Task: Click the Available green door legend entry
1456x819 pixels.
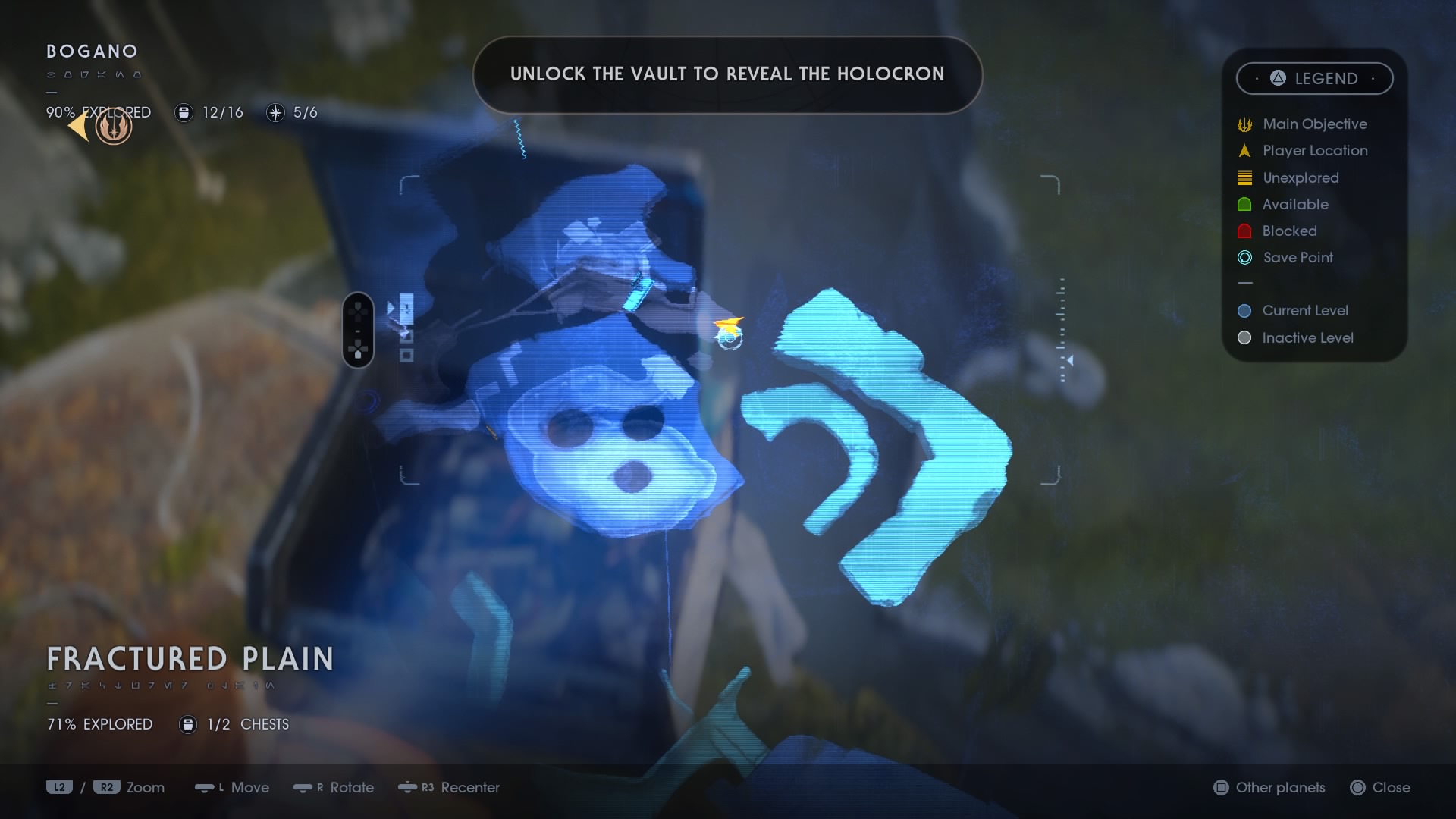Action: point(1294,204)
